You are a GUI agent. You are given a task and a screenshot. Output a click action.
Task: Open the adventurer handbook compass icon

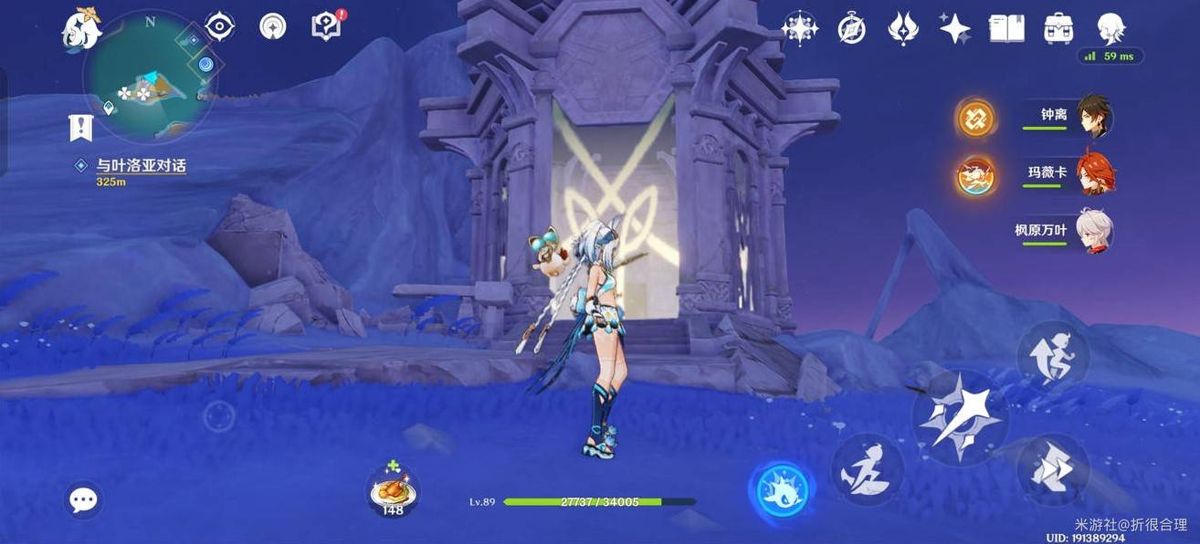coord(852,28)
